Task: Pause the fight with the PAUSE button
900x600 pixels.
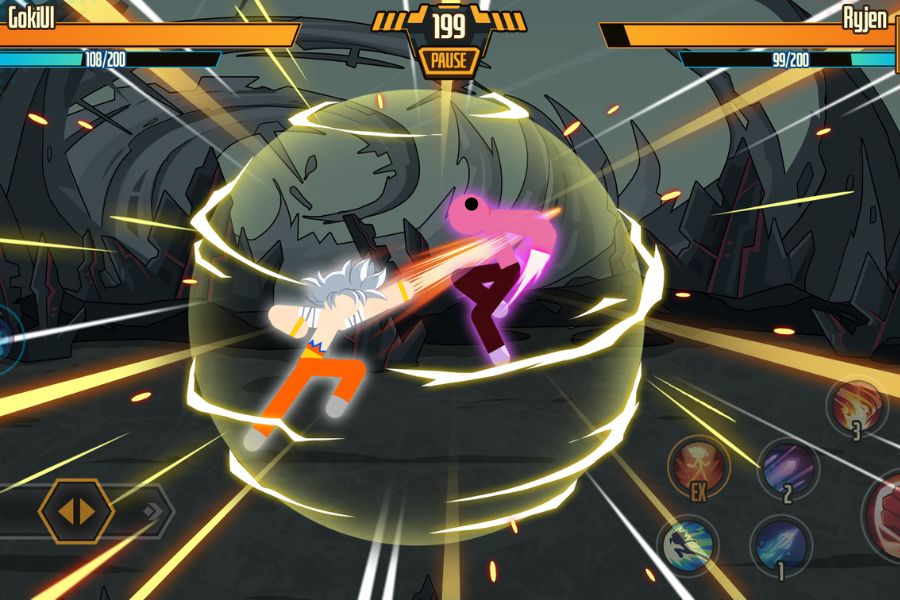Action: (x=449, y=60)
